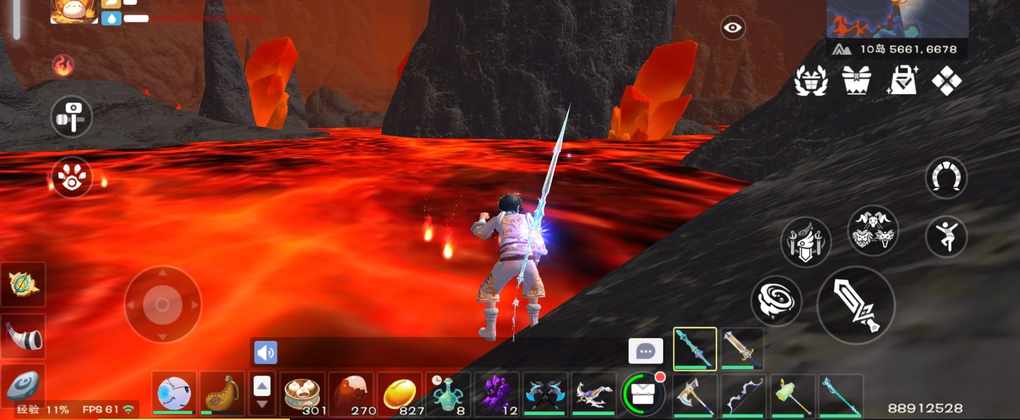The height and width of the screenshot is (420, 1020).
Task: Activate the whirlwind spiral skill
Action: [776, 300]
